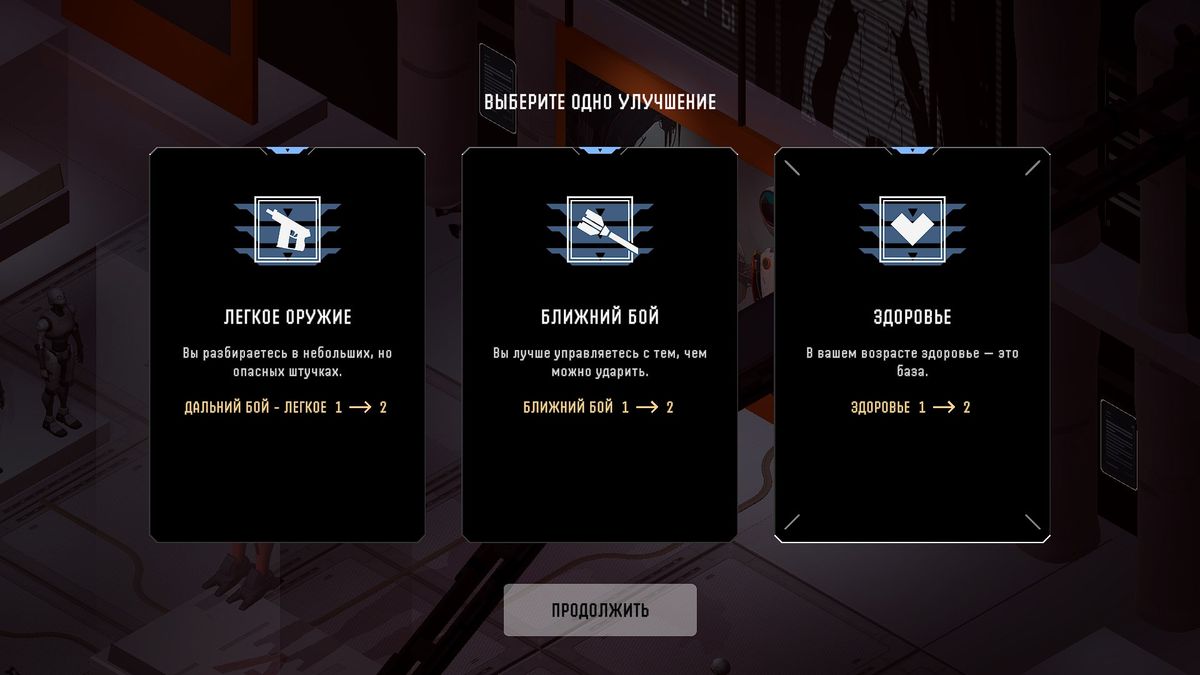Screen dimensions: 1200x675
Task: Pick the Здоровье upgrade card
Action: point(912,345)
